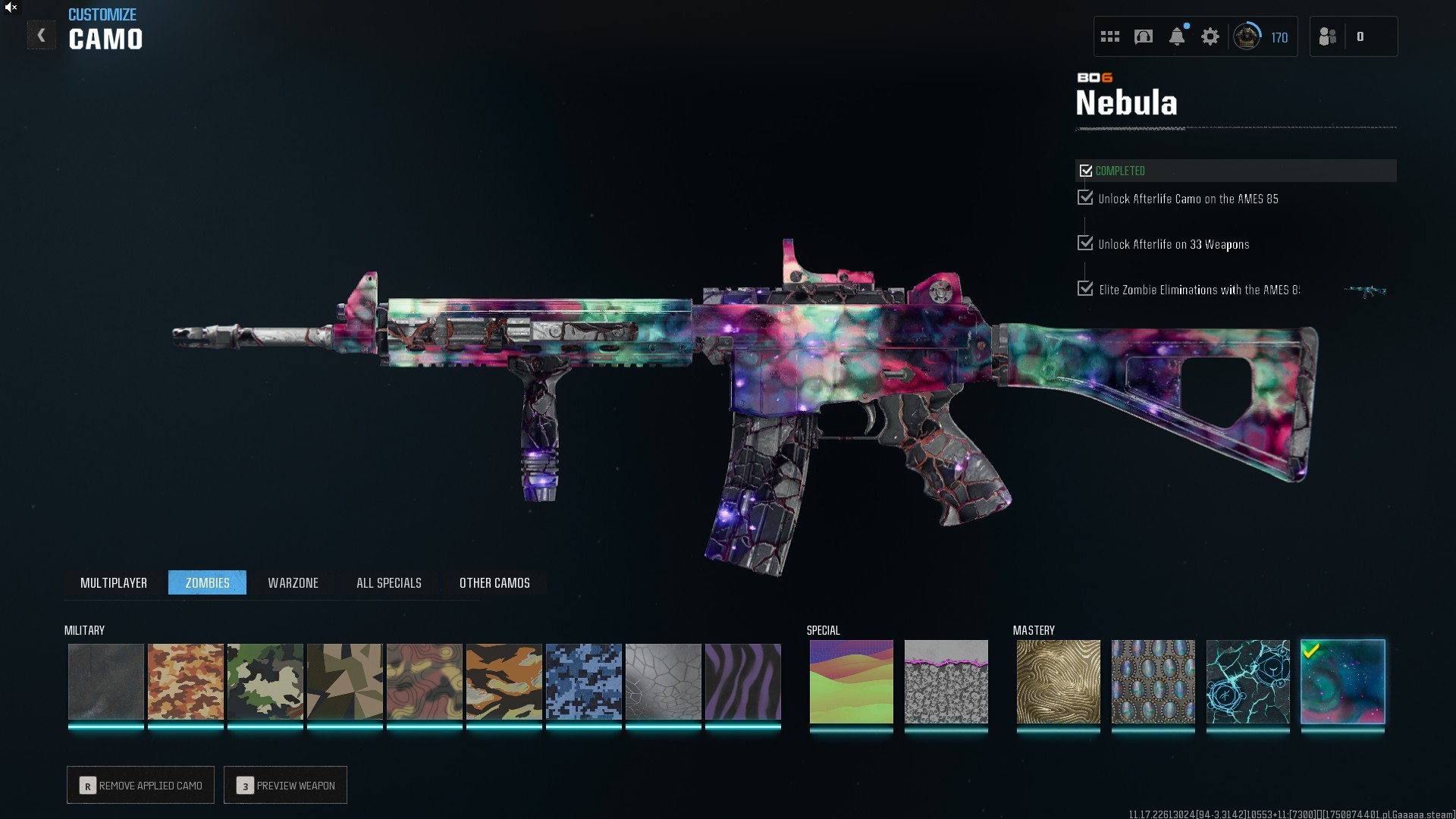
Task: Select the Zombies camo tab
Action: point(207,582)
